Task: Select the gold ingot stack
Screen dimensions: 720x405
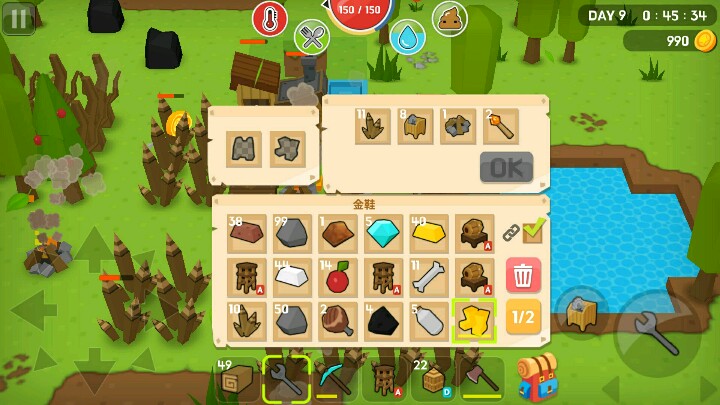Action: point(428,233)
